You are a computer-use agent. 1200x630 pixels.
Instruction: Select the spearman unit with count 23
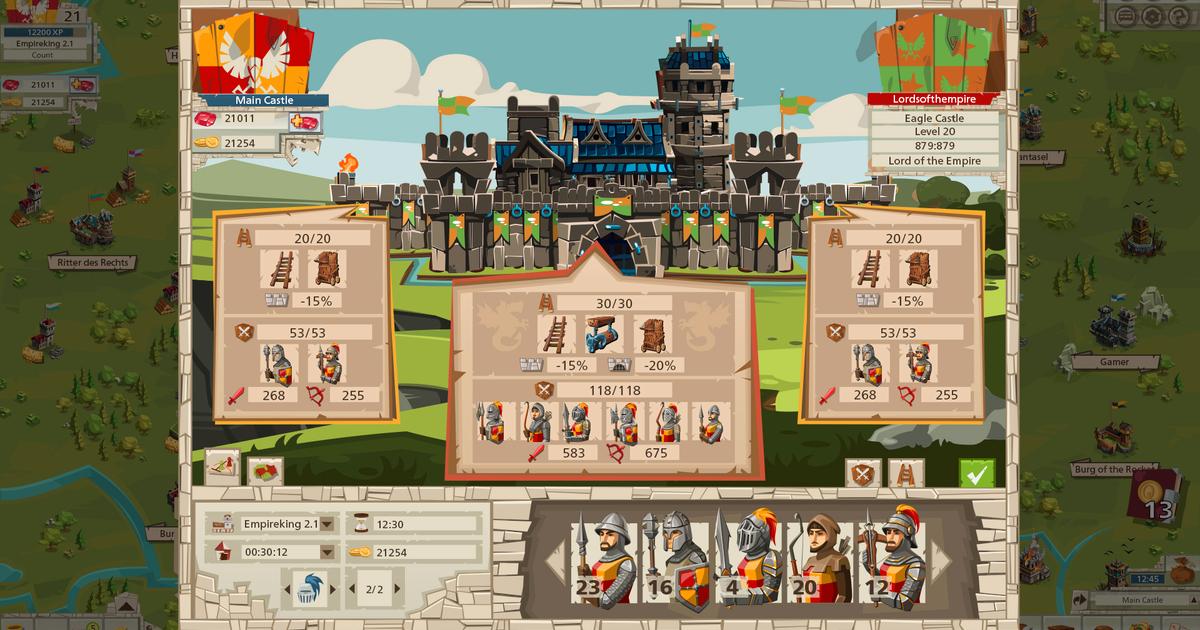click(x=603, y=560)
